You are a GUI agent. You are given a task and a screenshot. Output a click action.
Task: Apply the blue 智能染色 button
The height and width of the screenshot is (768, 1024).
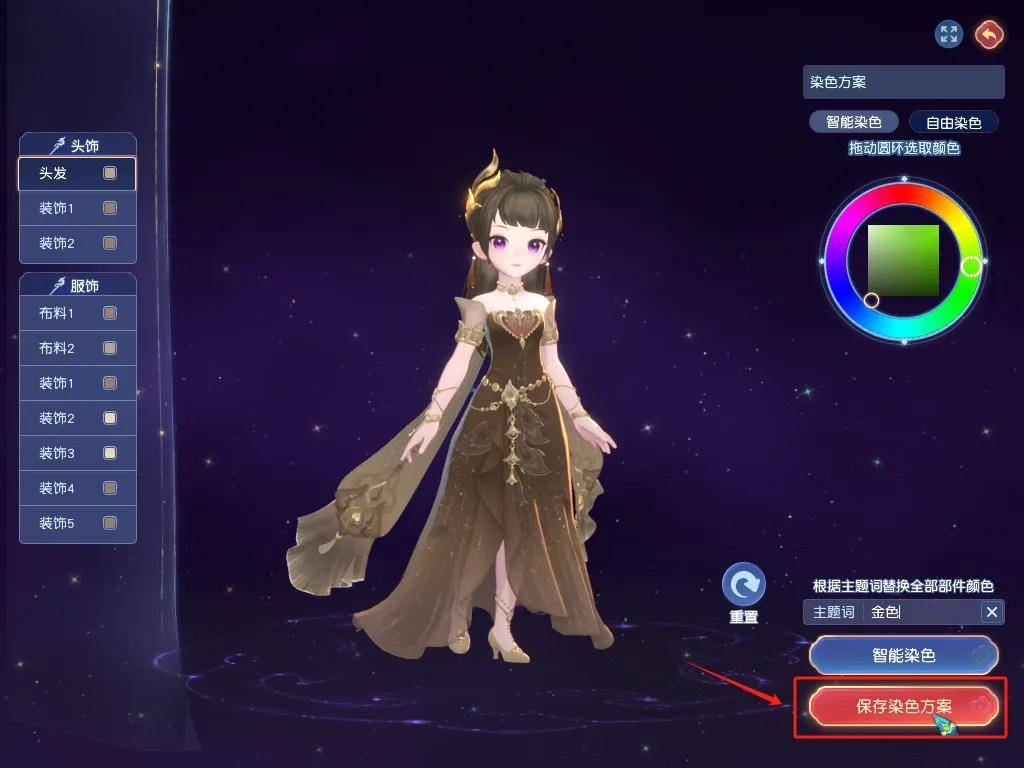903,656
